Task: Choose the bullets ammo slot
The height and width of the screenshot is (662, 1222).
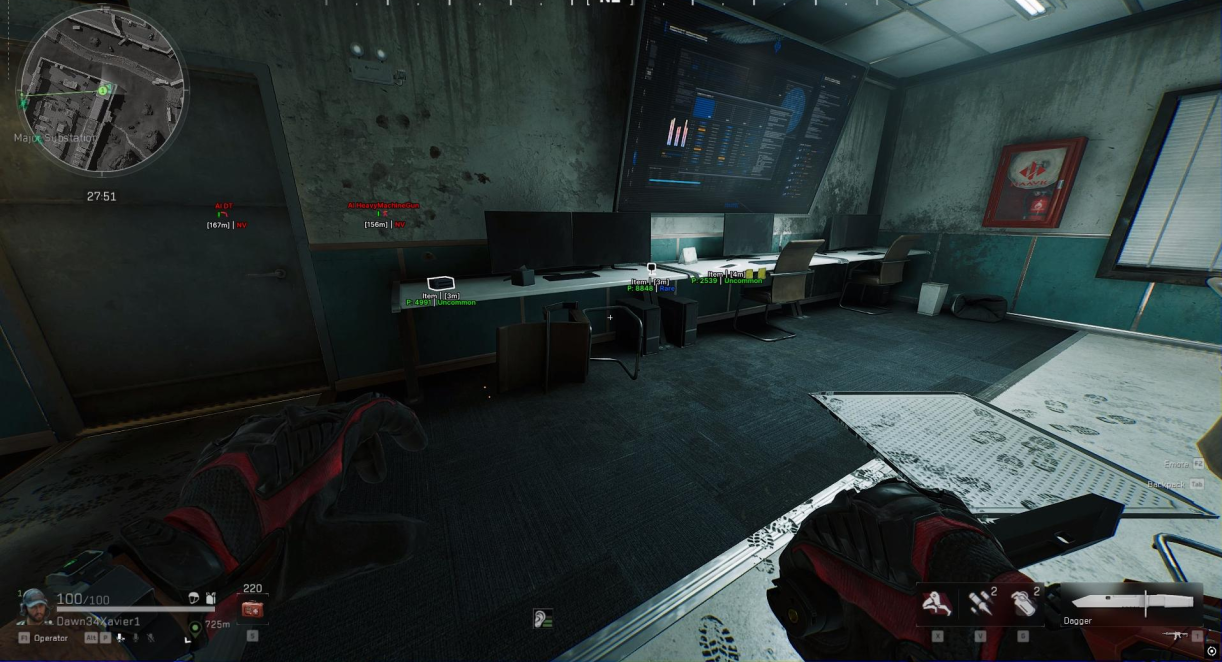Action: tap(979, 603)
